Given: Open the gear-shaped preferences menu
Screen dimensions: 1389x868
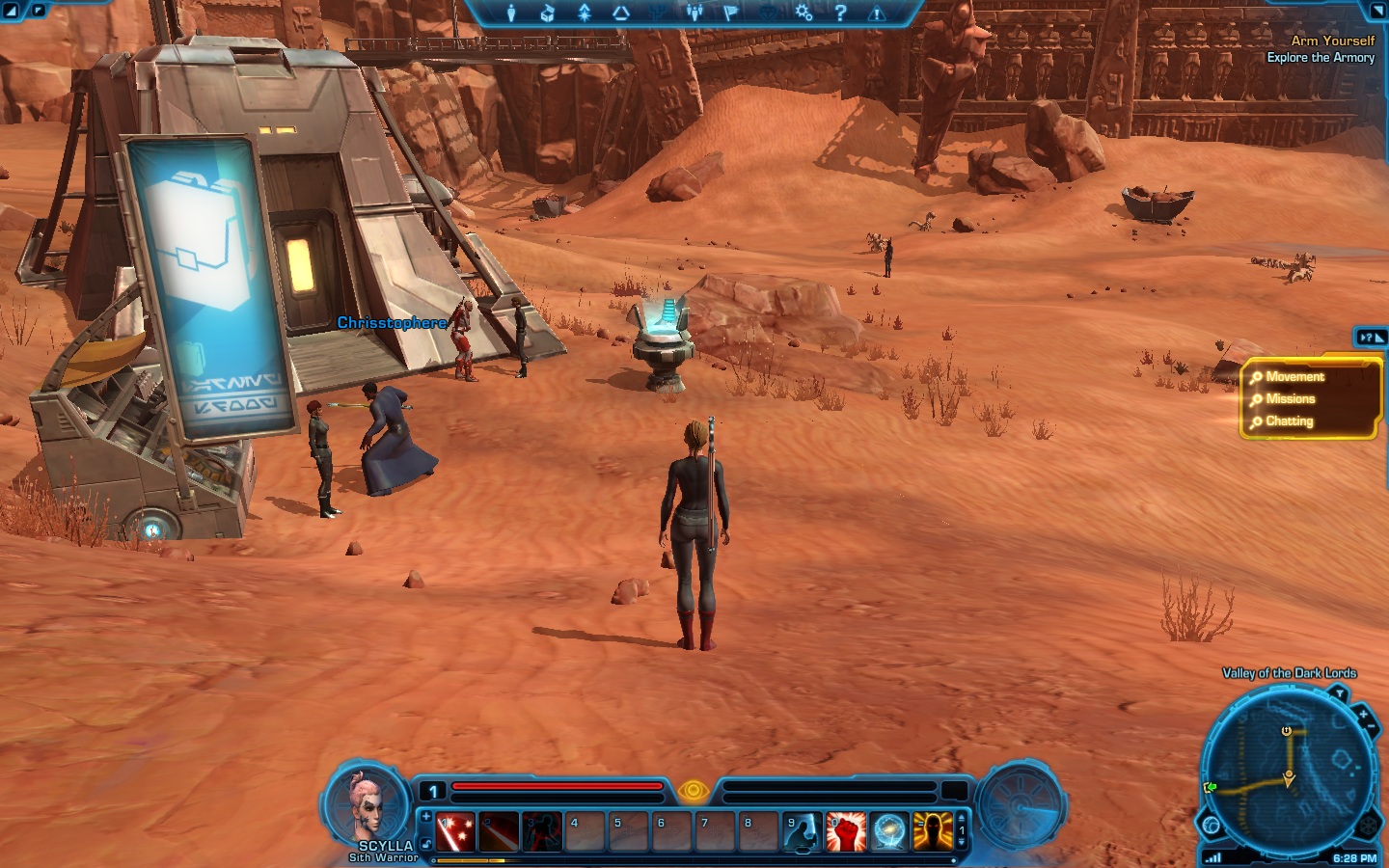Looking at the screenshot, I should coord(803,13).
